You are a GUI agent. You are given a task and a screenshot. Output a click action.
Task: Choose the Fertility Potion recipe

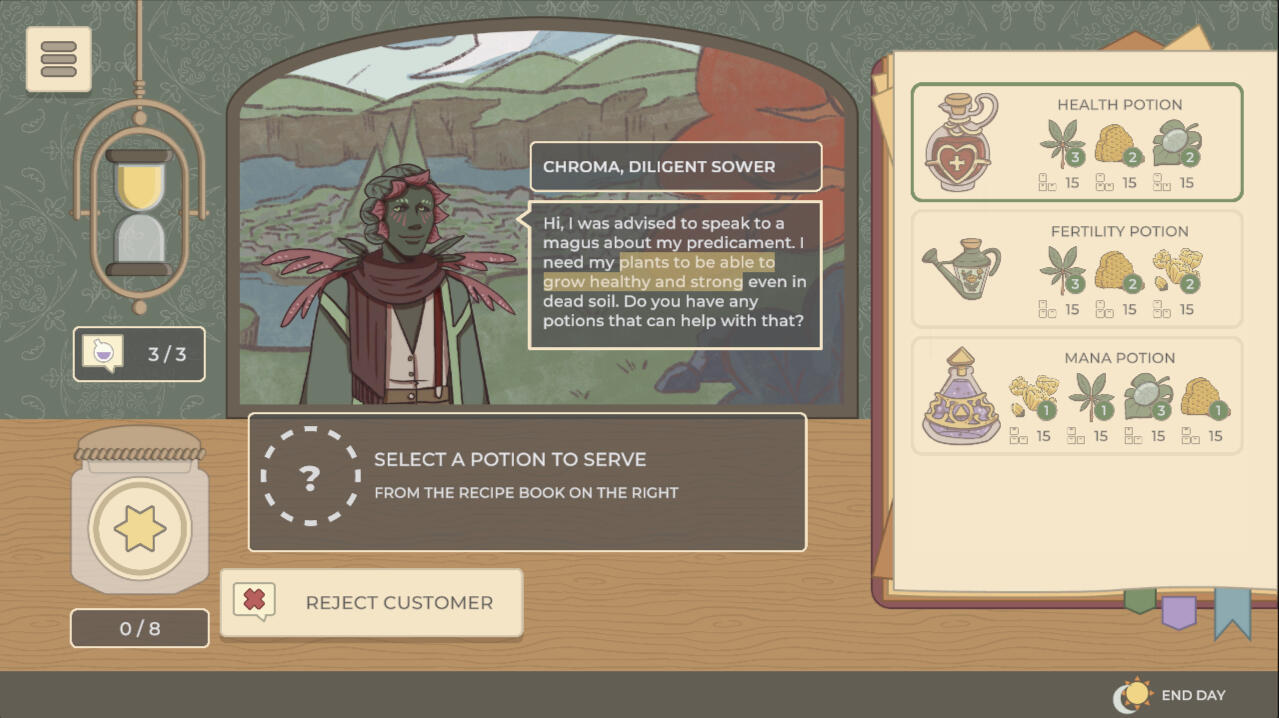coord(1076,269)
